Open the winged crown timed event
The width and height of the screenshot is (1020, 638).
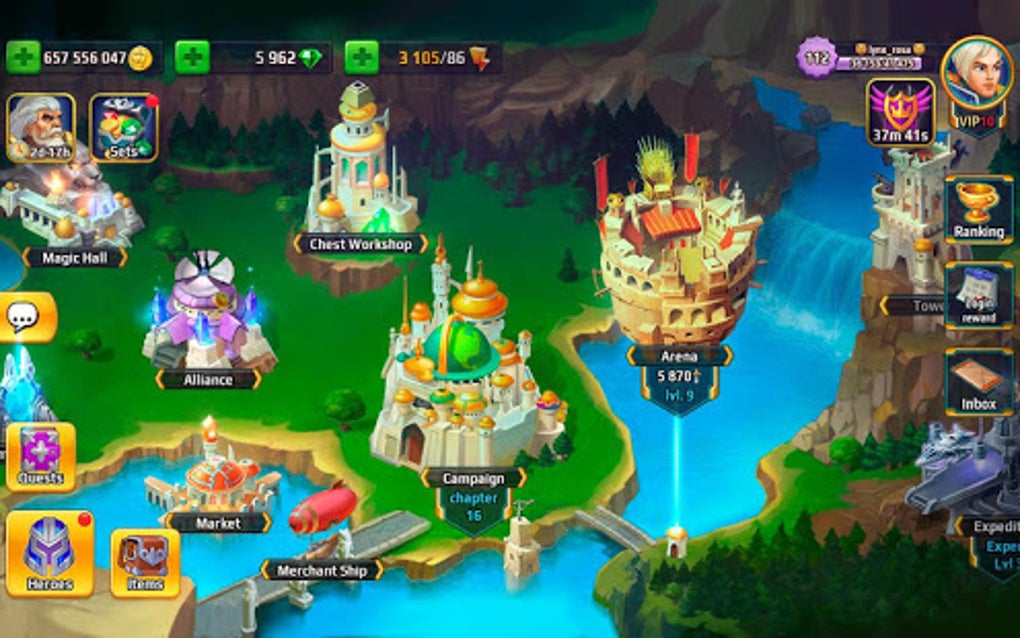pyautogui.click(x=900, y=112)
